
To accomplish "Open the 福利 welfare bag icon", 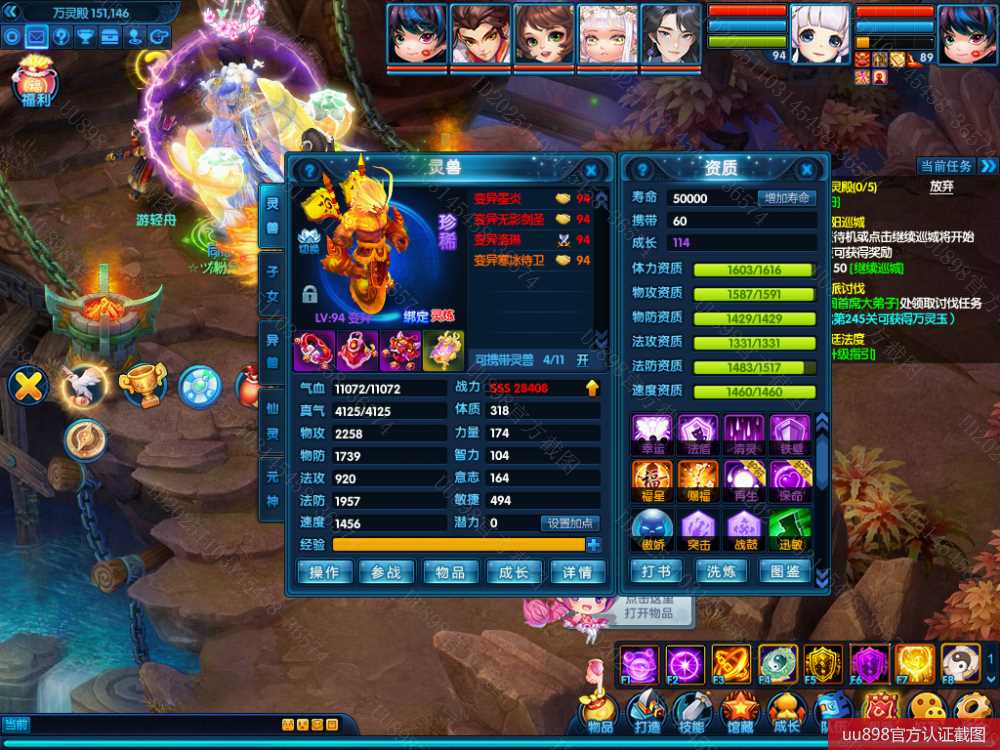I will point(36,82).
